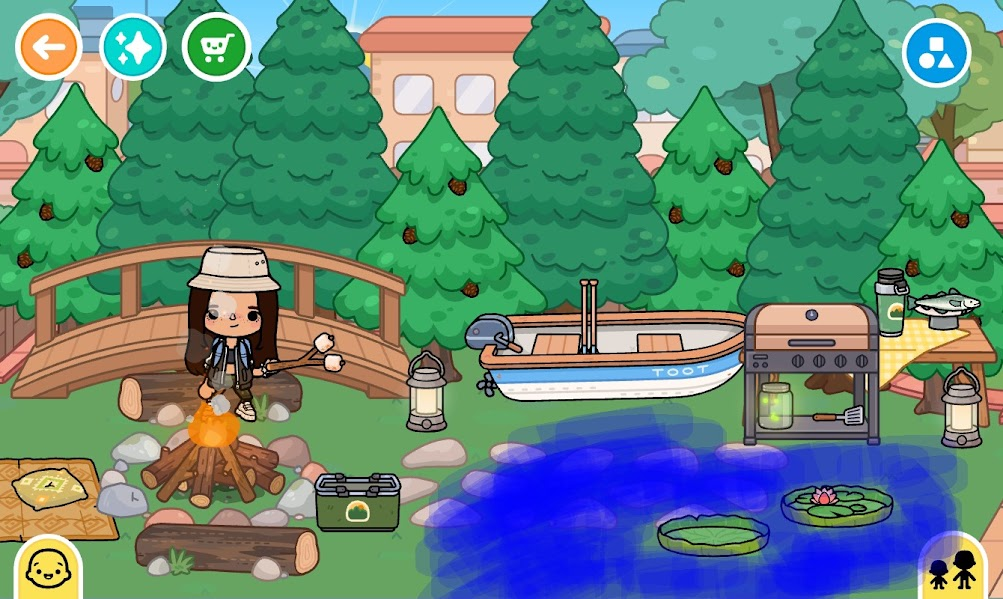Open the teal sparkle button
This screenshot has height=599, width=1003.
coord(133,47)
